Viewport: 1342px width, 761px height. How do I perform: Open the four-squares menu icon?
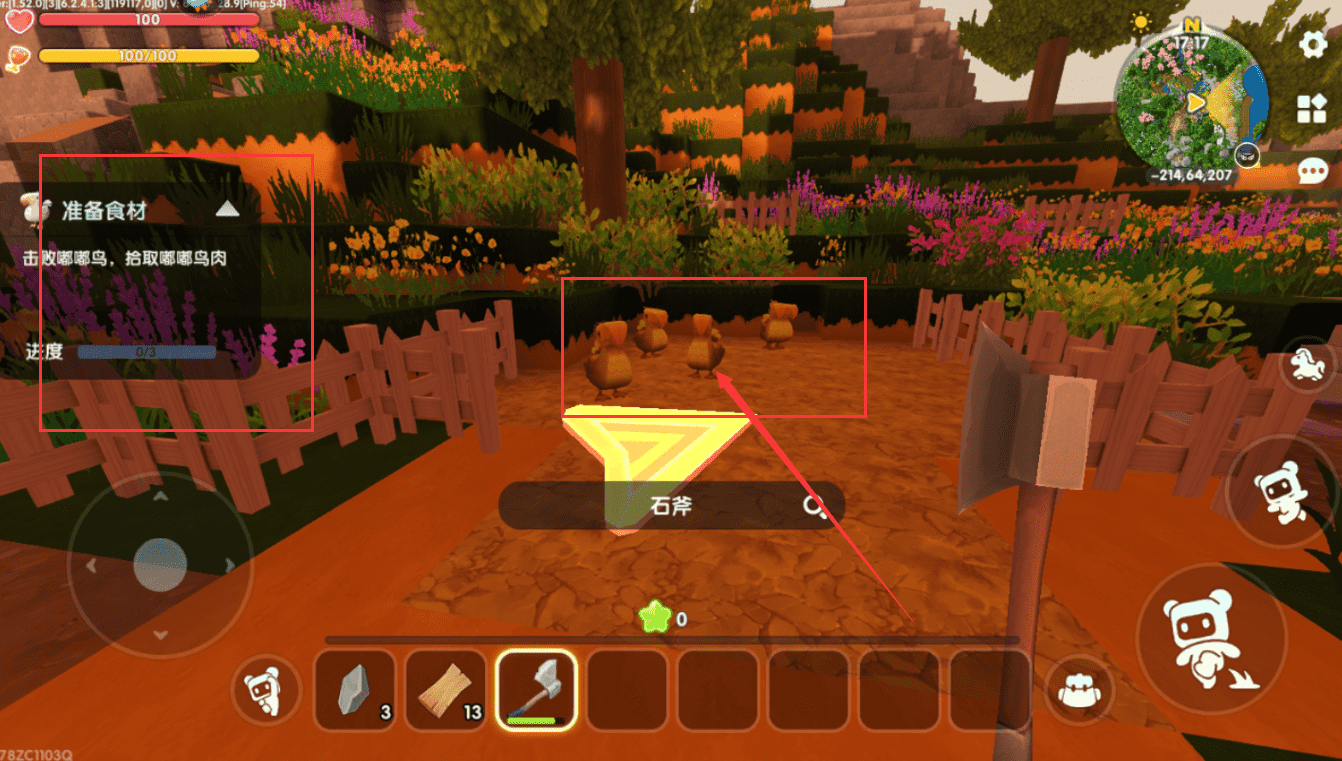click(1311, 108)
